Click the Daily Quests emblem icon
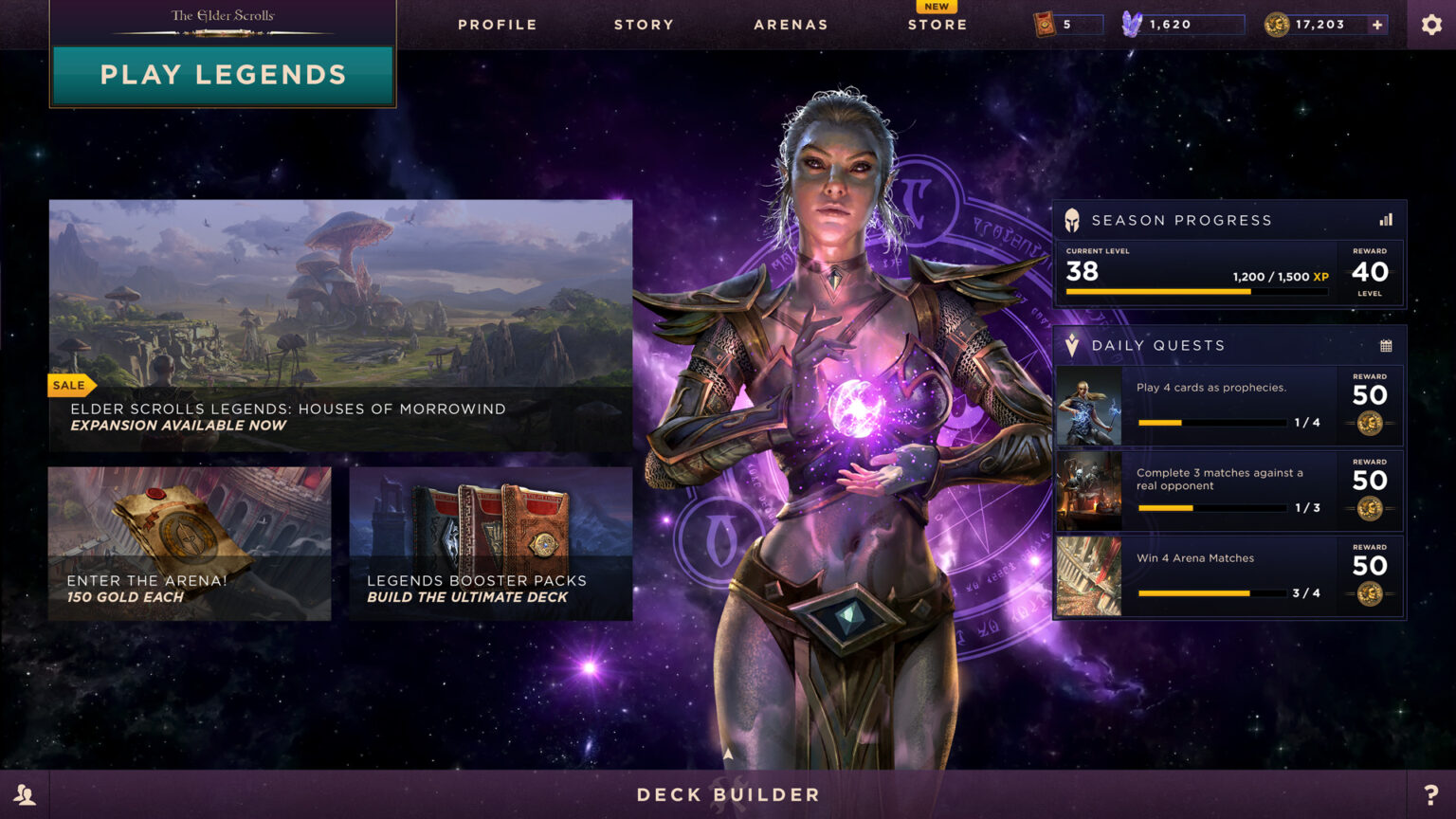The width and height of the screenshot is (1456, 819). [x=1071, y=344]
